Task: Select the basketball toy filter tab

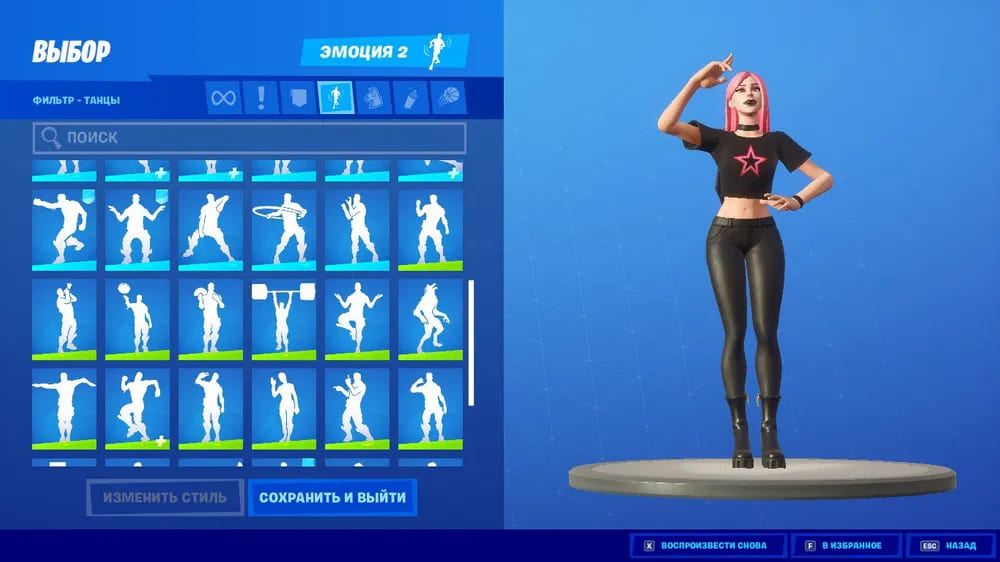Action: [445, 98]
